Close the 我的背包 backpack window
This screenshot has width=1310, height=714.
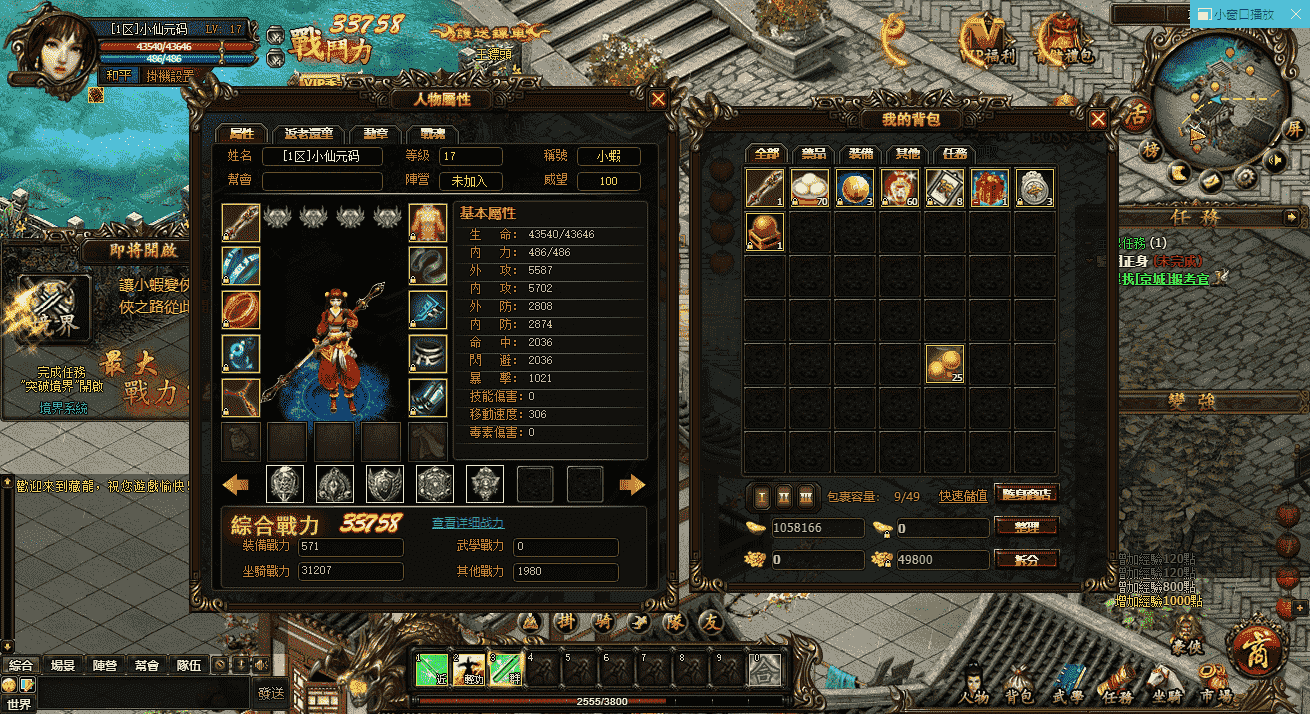click(1098, 119)
